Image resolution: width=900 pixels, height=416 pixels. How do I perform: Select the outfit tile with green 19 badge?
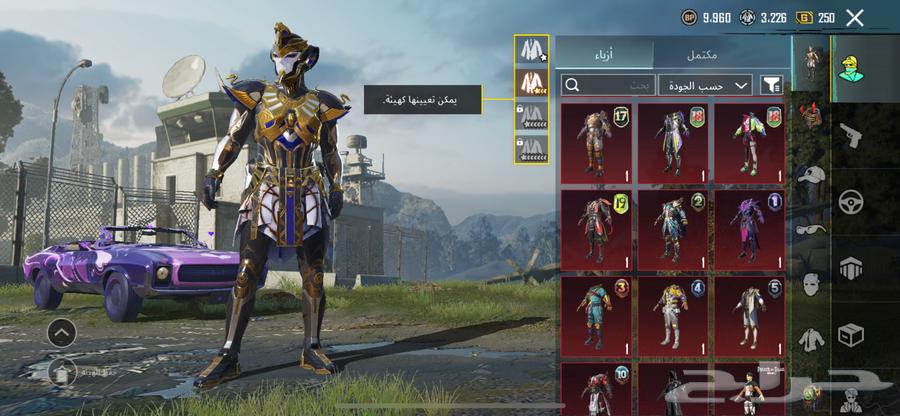click(x=596, y=227)
